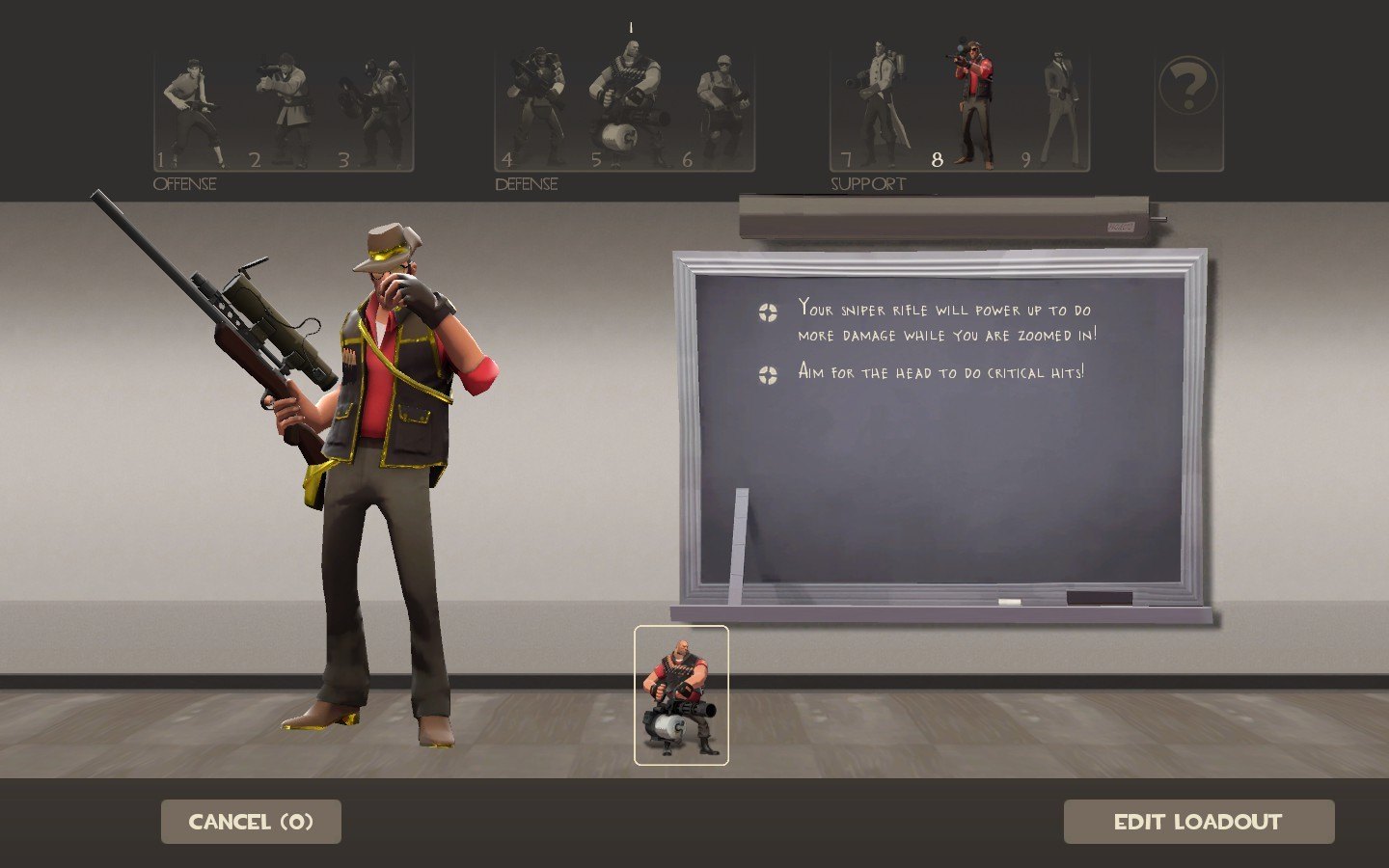
Task: Open the Edit Loadout screen
Action: pyautogui.click(x=1198, y=822)
